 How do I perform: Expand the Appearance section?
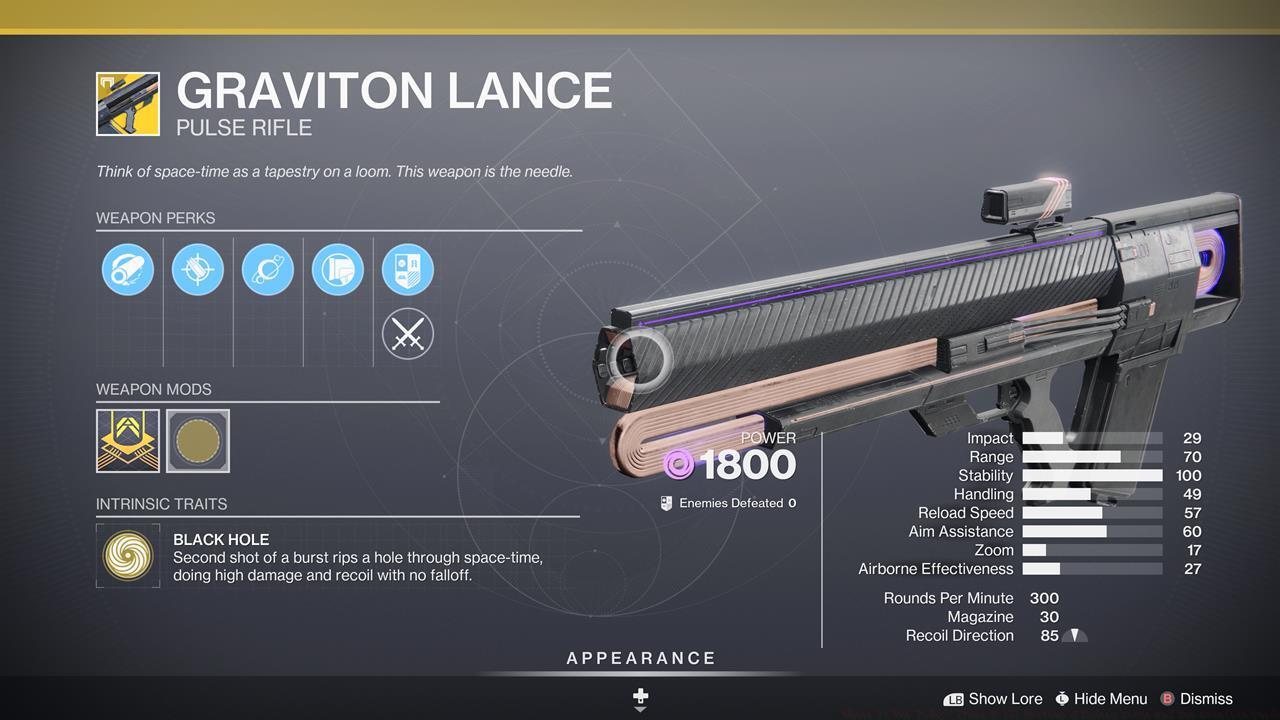(640, 658)
